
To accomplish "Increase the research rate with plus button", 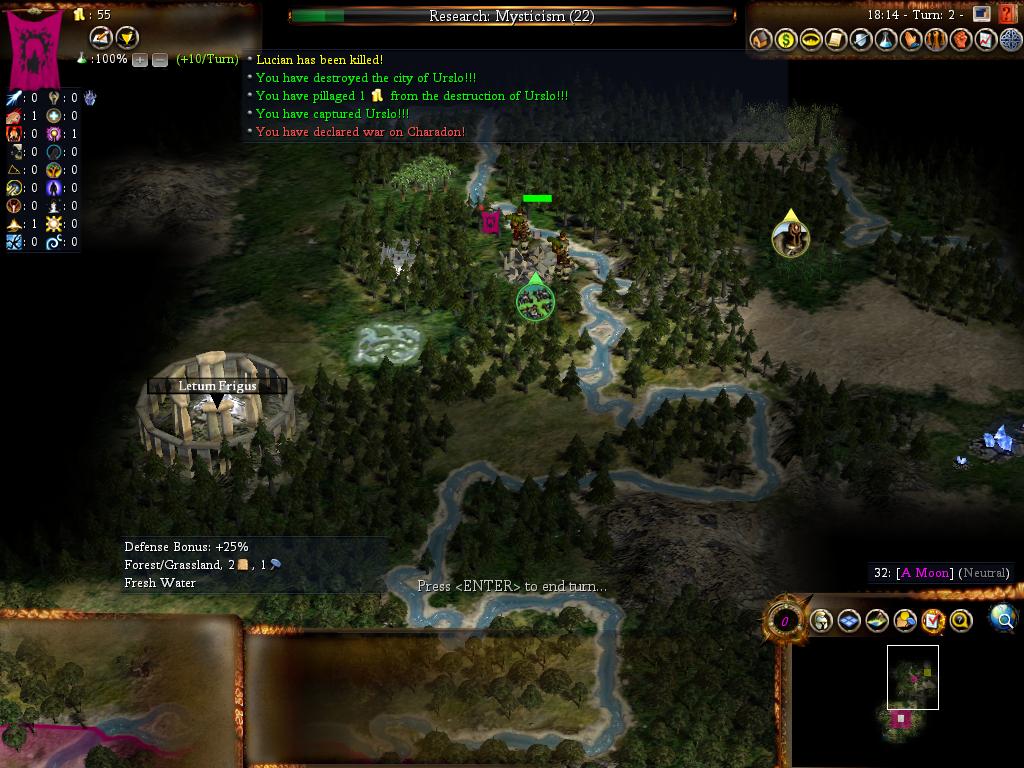I will point(140,60).
